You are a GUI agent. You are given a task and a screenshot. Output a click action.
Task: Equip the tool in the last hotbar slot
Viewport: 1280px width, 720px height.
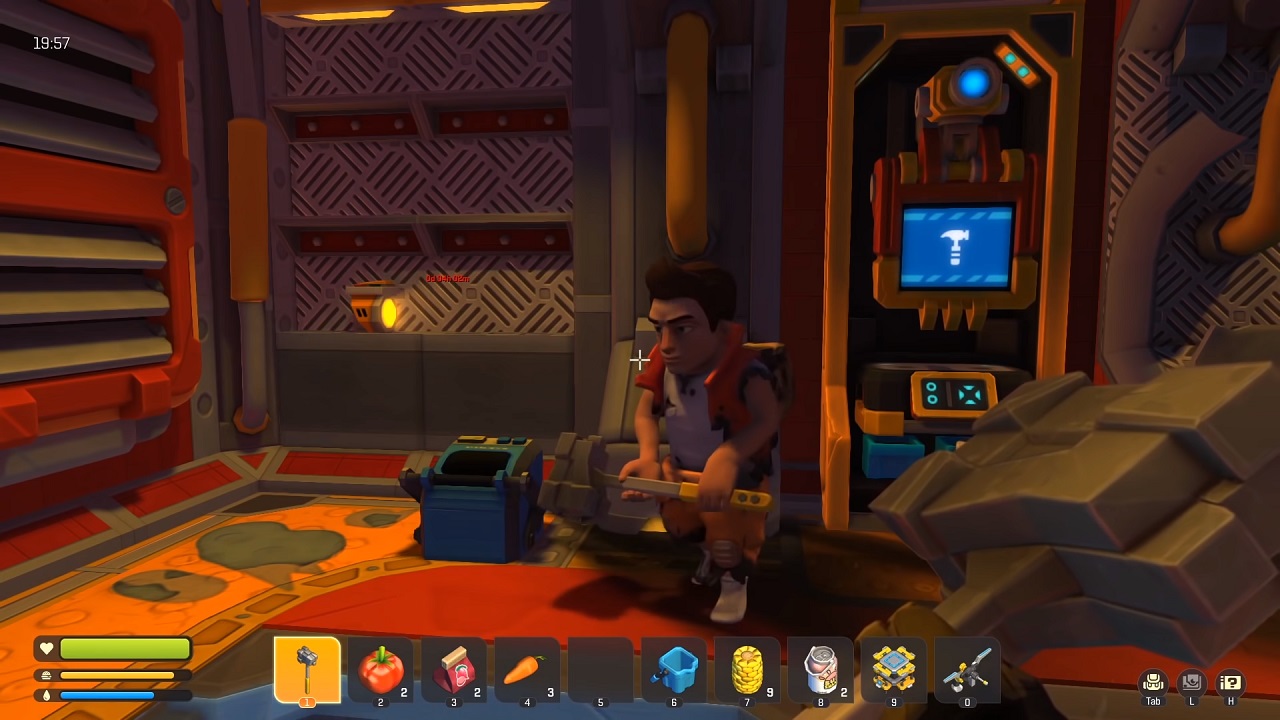(967, 669)
